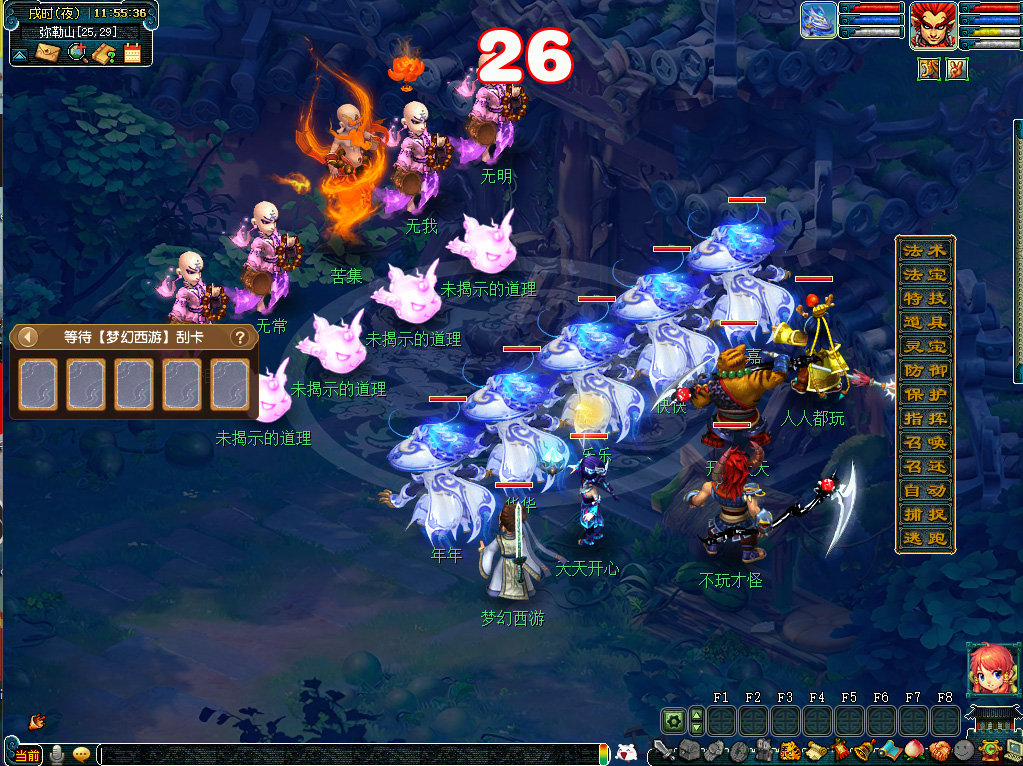Collapse the scratch-card panel with left arrow
The width and height of the screenshot is (1023, 766).
[x=28, y=337]
